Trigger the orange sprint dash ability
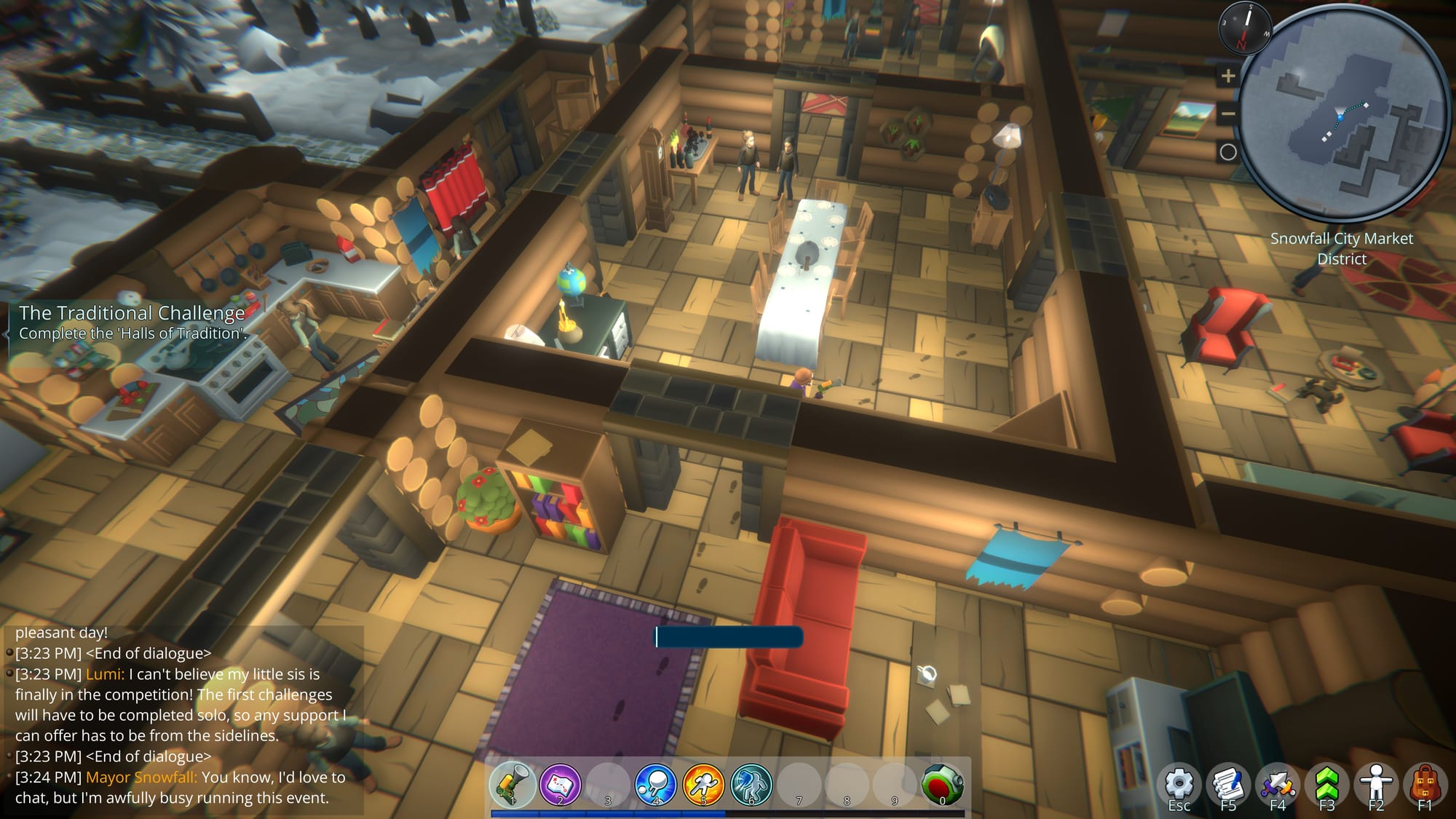The width and height of the screenshot is (1456, 819). (703, 784)
